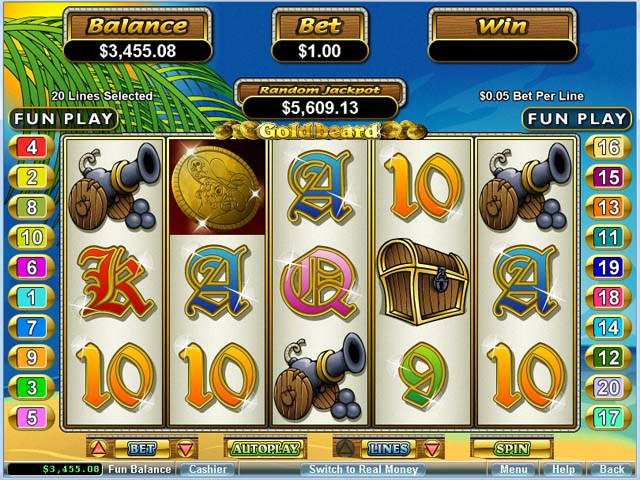Increase the bet with the up arrow
The width and height of the screenshot is (640, 480).
[x=98, y=448]
